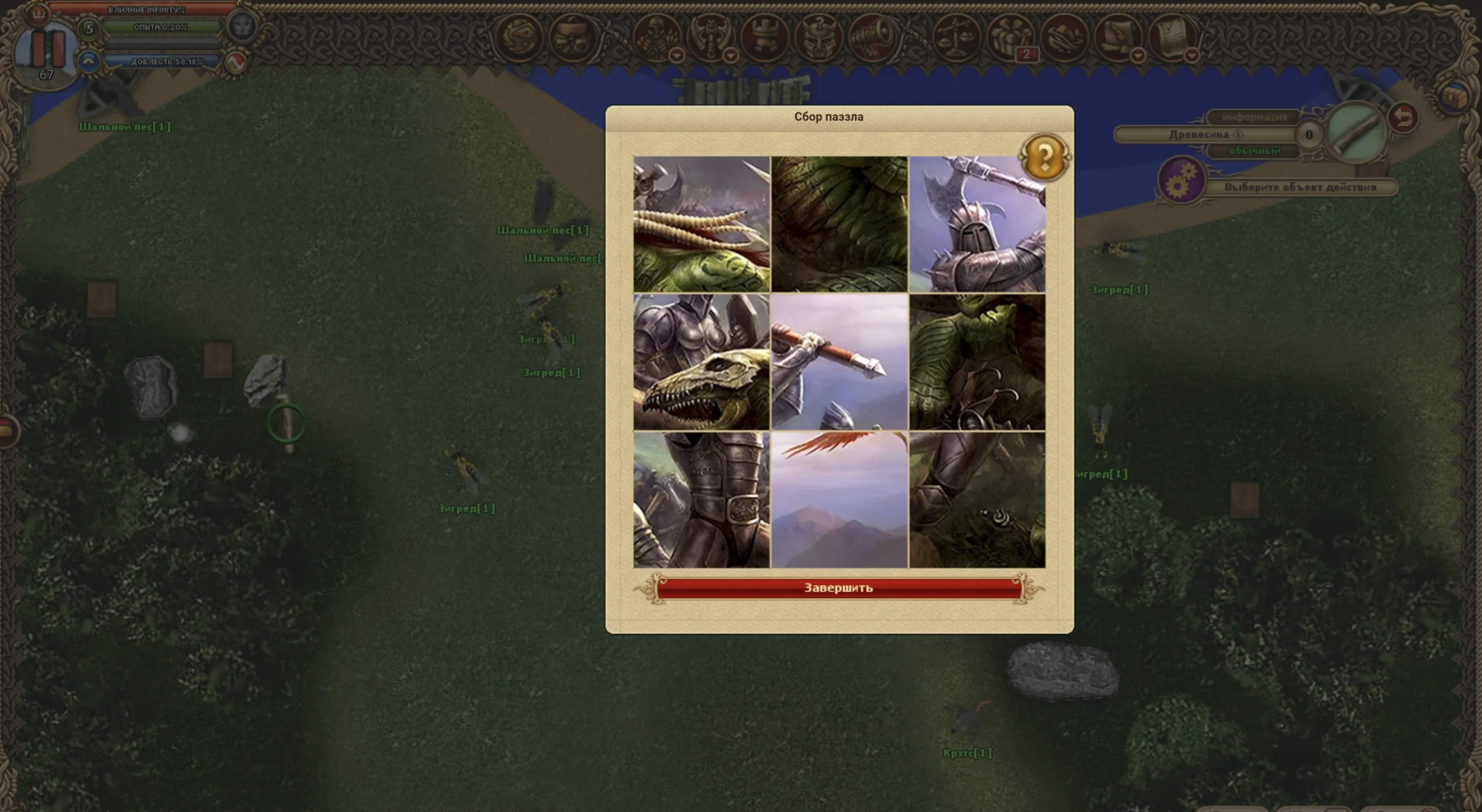Click the red return arrow button
The width and height of the screenshot is (1482, 812).
(1404, 118)
